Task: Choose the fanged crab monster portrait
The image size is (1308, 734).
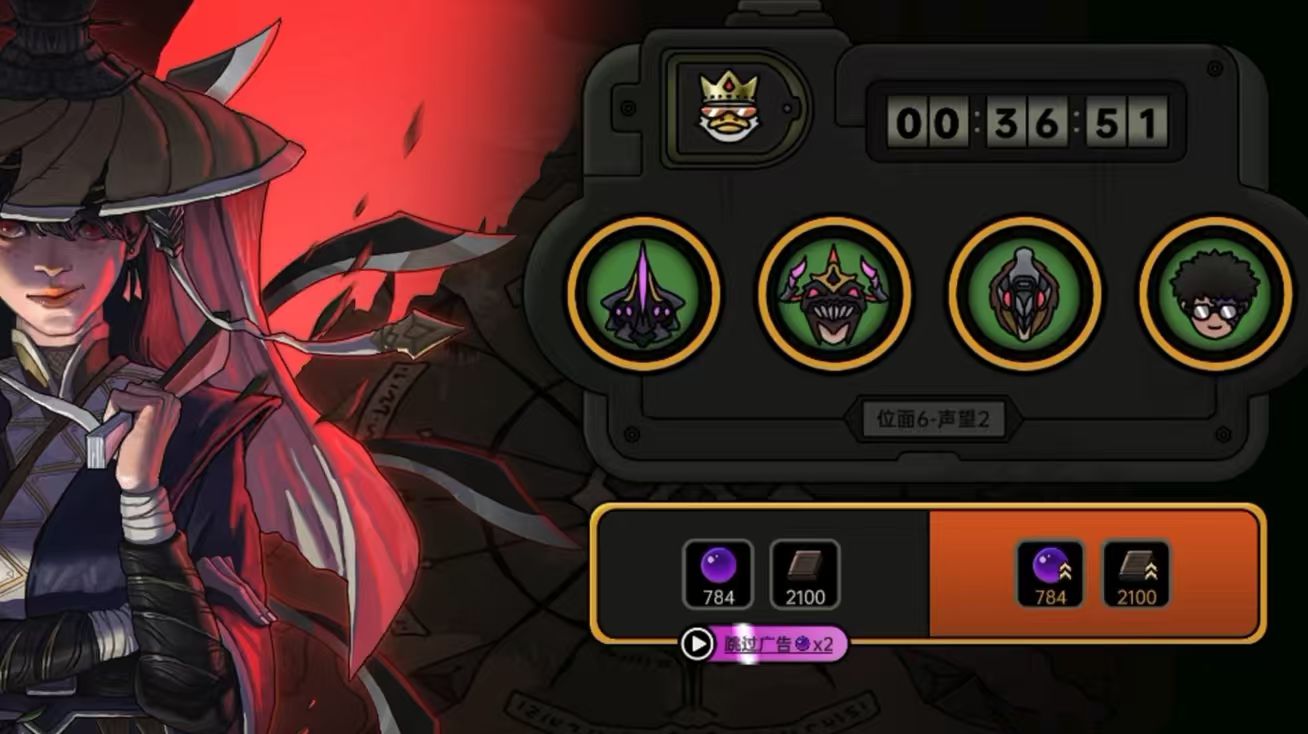Action: [x=834, y=294]
